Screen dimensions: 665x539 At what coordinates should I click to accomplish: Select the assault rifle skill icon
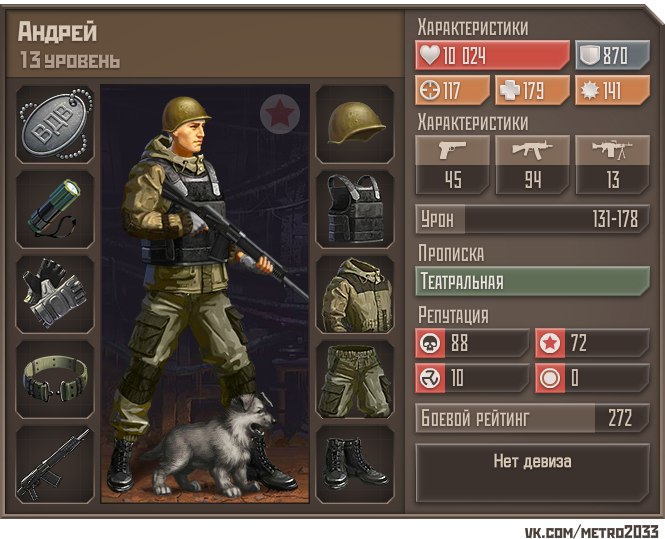[x=532, y=151]
